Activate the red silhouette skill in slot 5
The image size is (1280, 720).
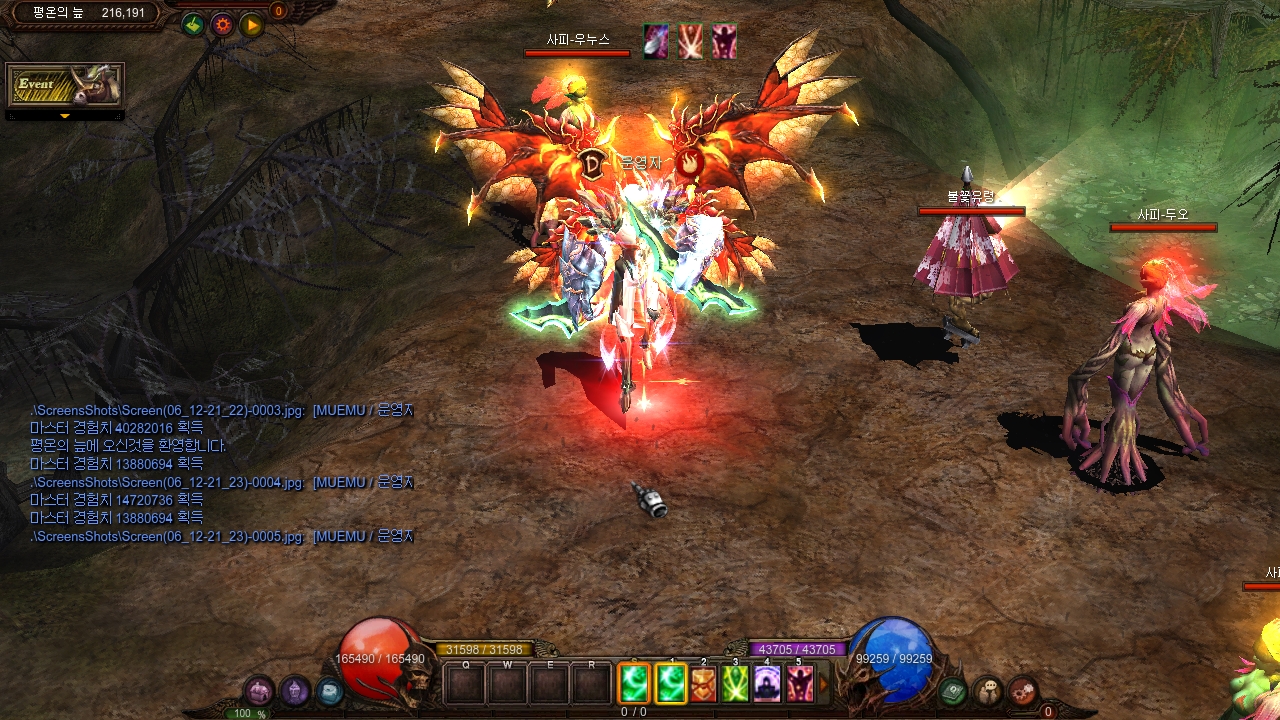click(799, 685)
